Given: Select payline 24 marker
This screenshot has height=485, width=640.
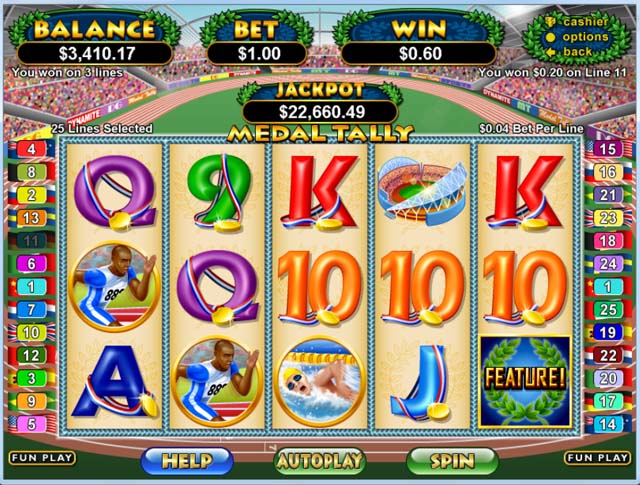Looking at the screenshot, I should (607, 264).
